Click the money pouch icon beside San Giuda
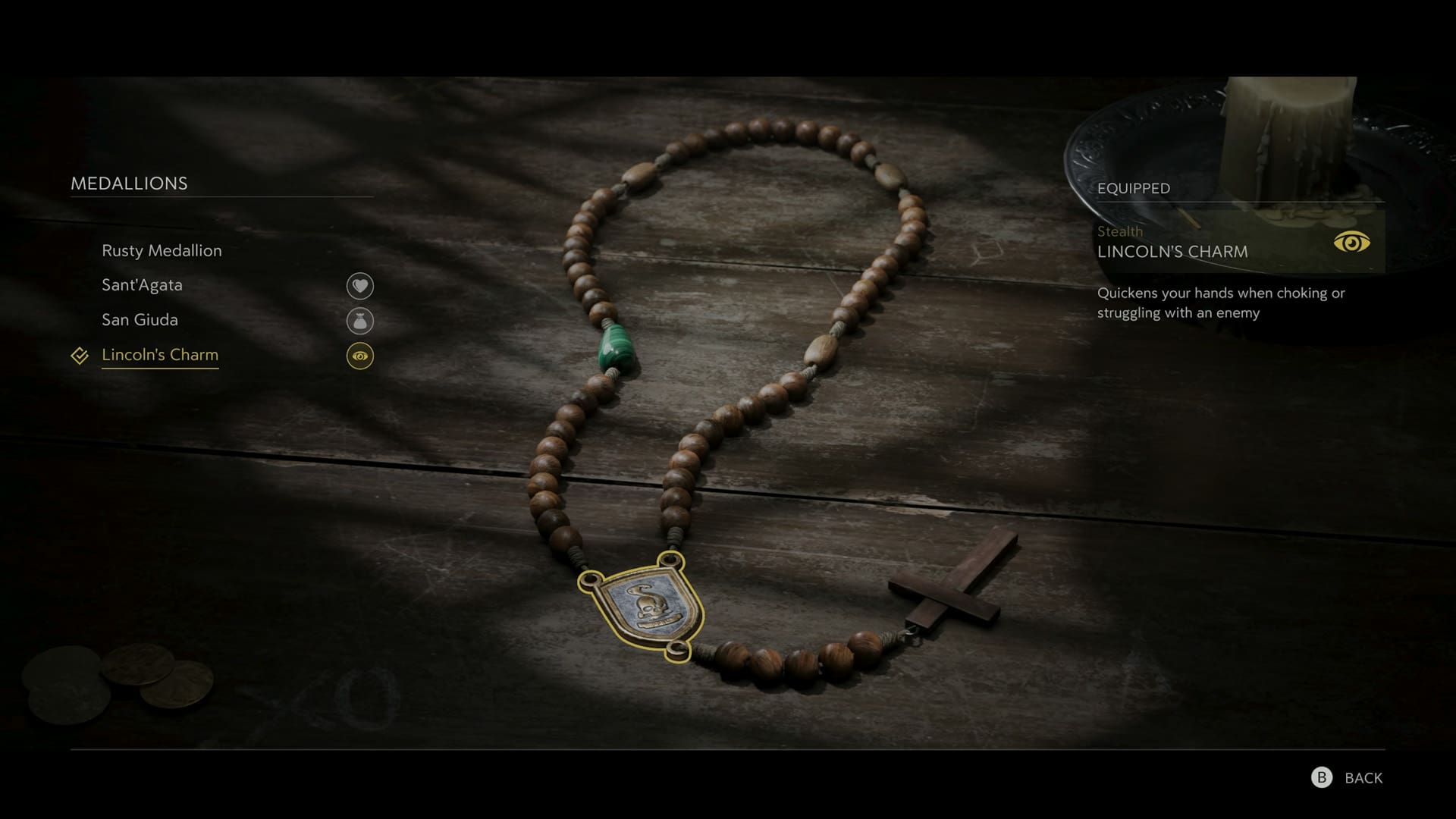 [x=361, y=320]
